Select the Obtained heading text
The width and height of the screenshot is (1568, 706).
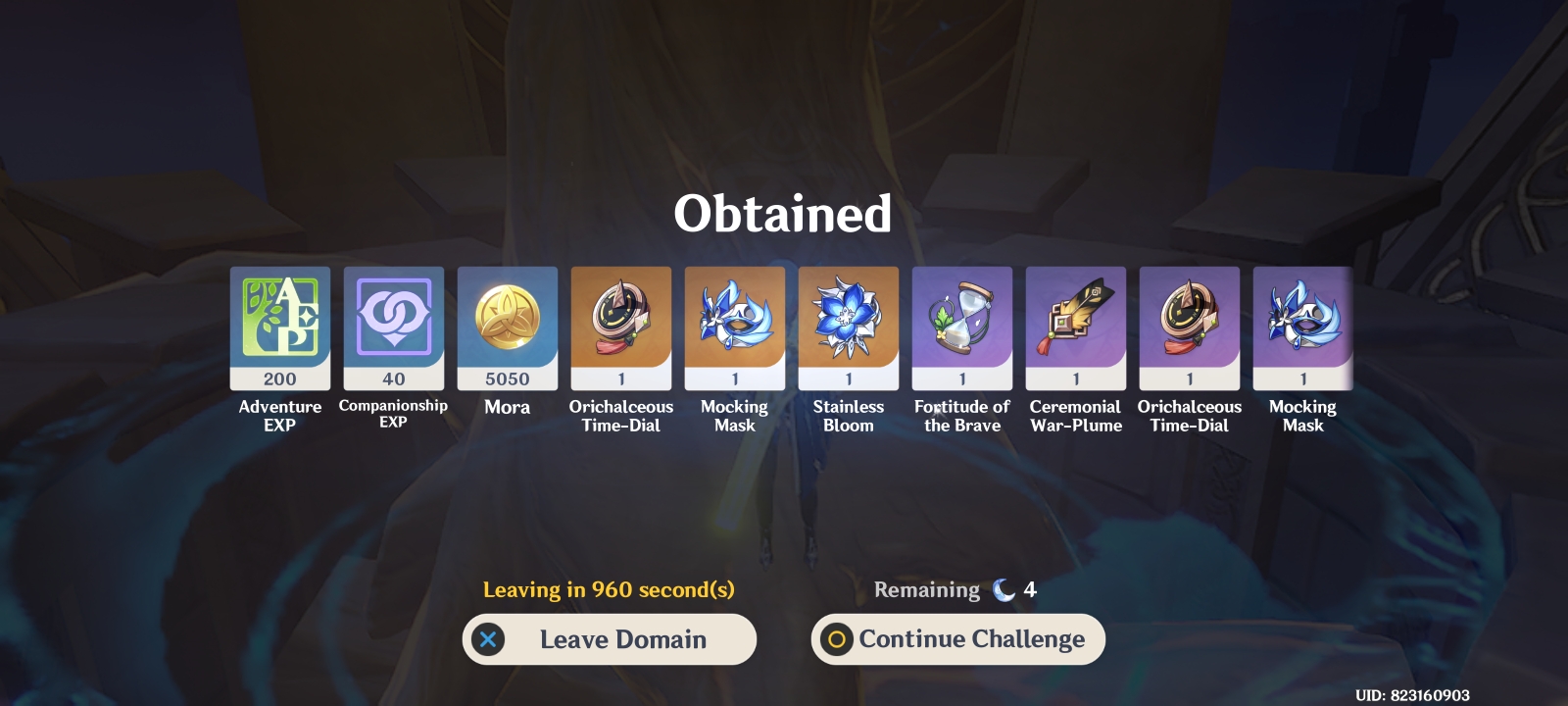pos(783,215)
